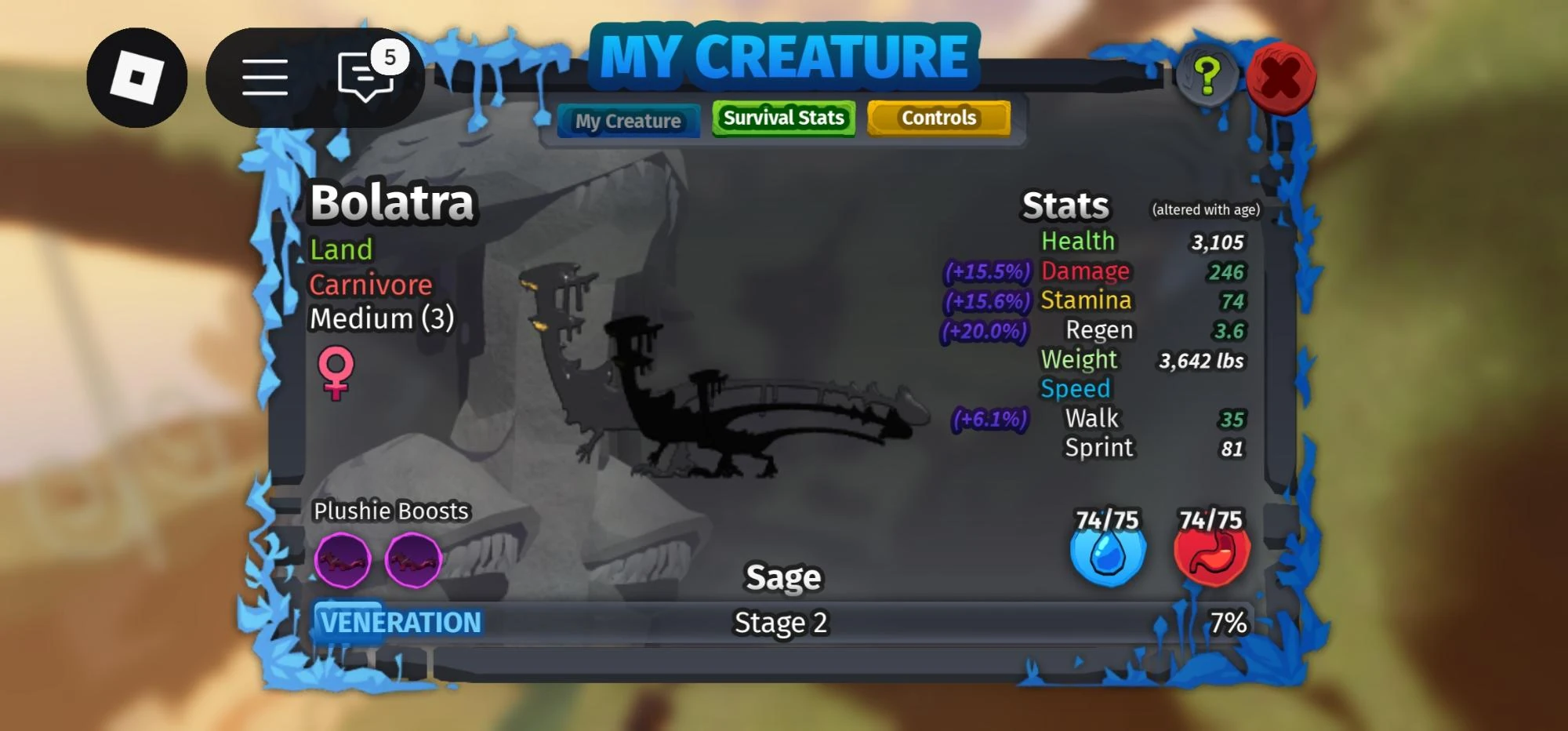Open the Controls tab
This screenshot has height=731, width=1568.
pos(938,118)
